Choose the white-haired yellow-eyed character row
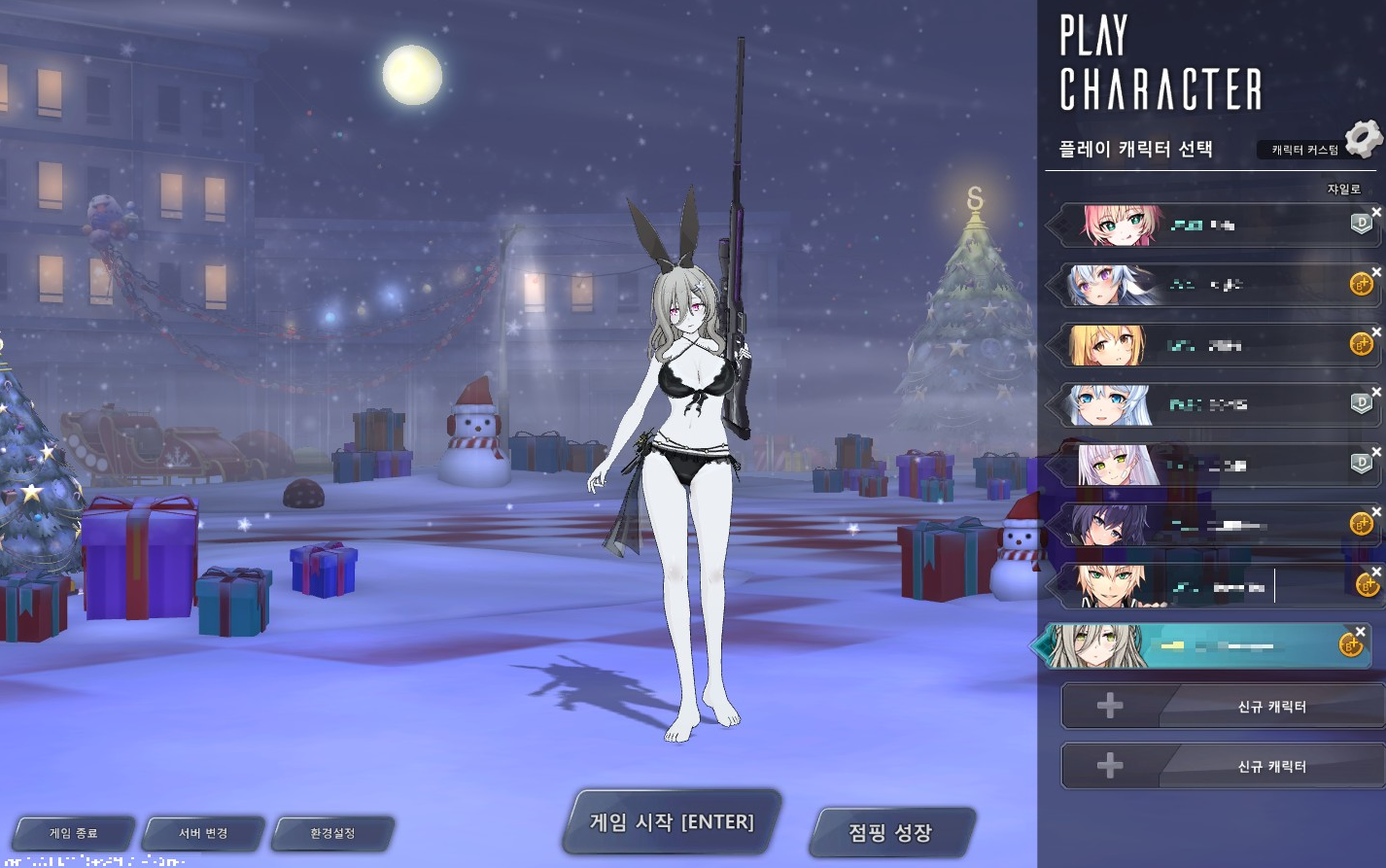The height and width of the screenshot is (868, 1386). point(1215,466)
